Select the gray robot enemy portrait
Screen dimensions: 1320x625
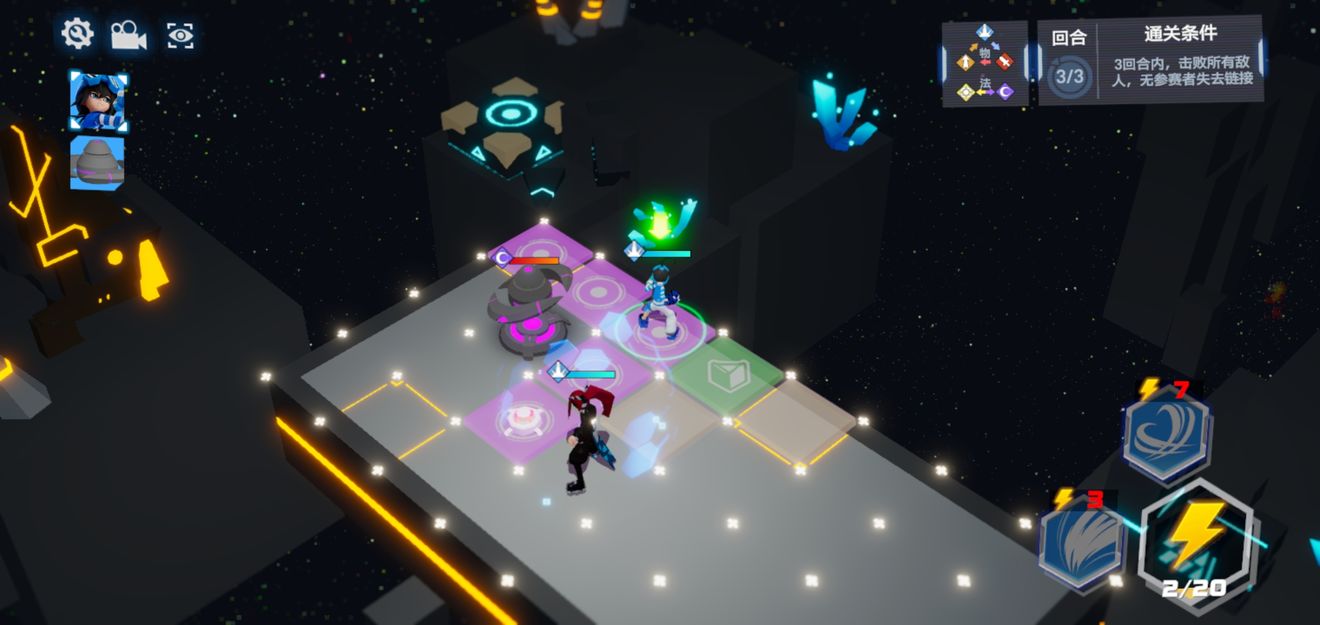(x=98, y=162)
